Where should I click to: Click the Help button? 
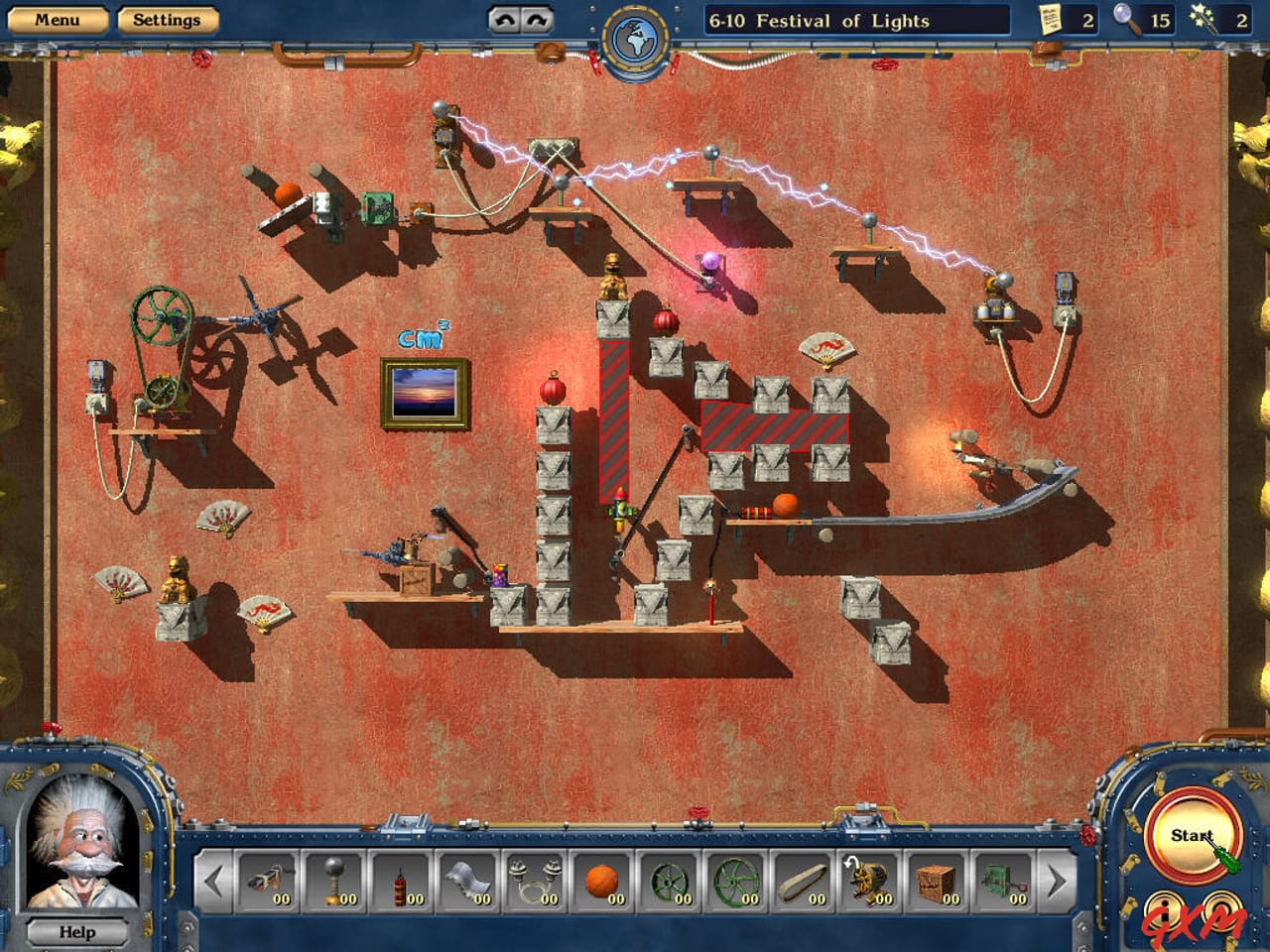coord(76,932)
